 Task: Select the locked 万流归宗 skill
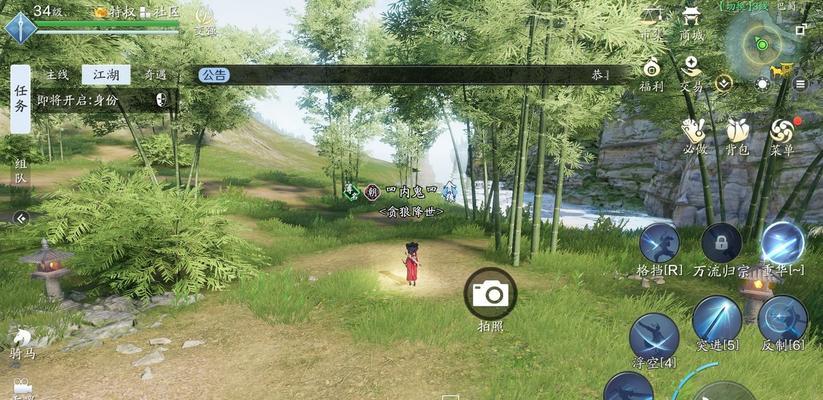720,244
